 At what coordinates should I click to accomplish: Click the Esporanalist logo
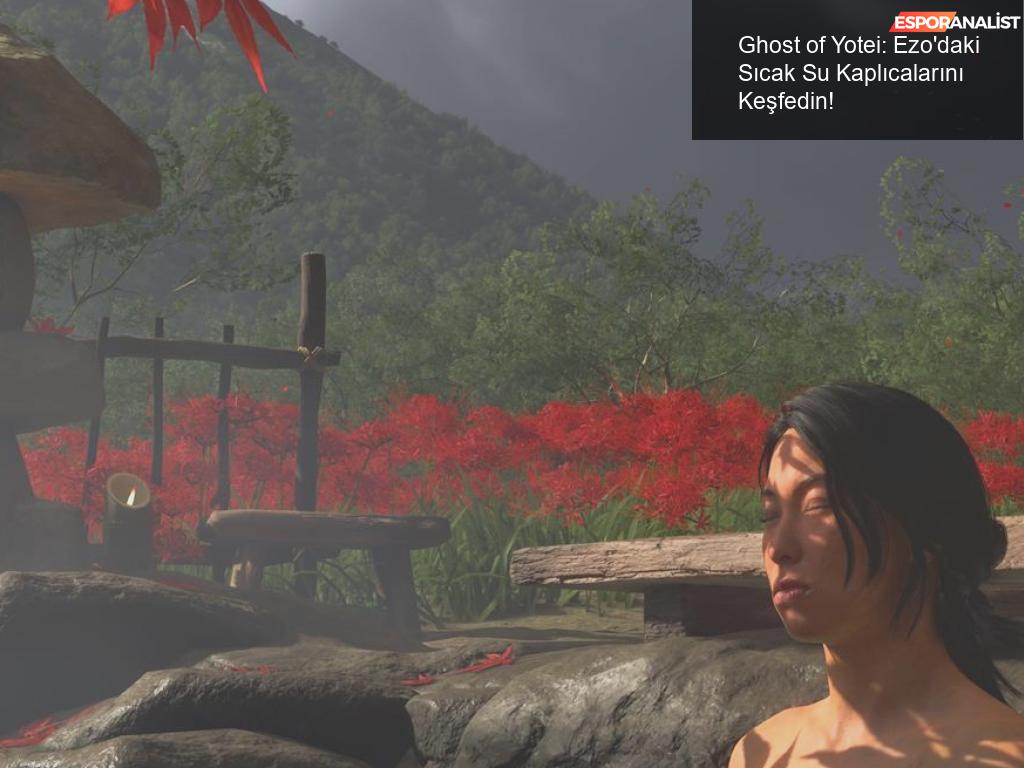point(954,21)
